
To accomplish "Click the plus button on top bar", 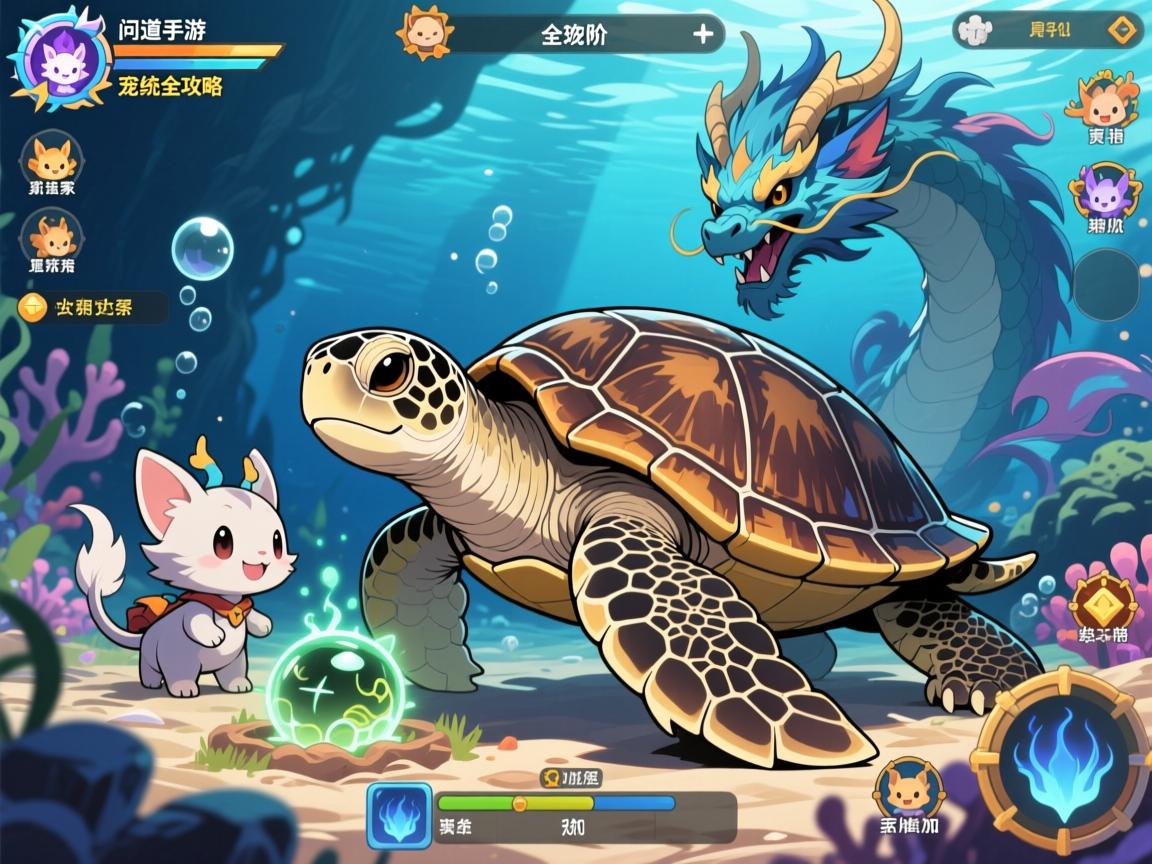I will [x=703, y=34].
